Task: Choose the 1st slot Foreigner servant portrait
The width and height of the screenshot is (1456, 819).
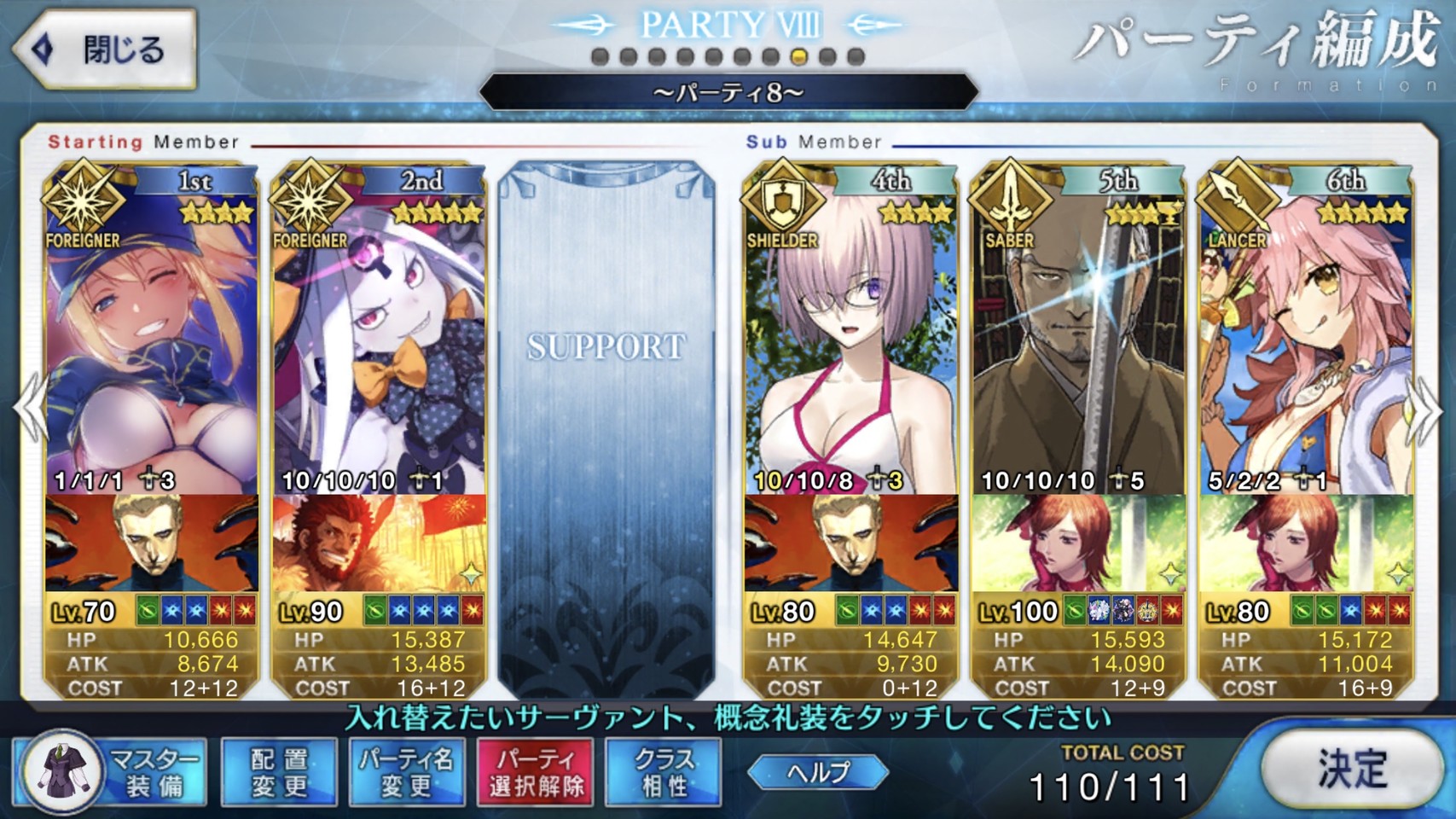Action: pos(151,341)
